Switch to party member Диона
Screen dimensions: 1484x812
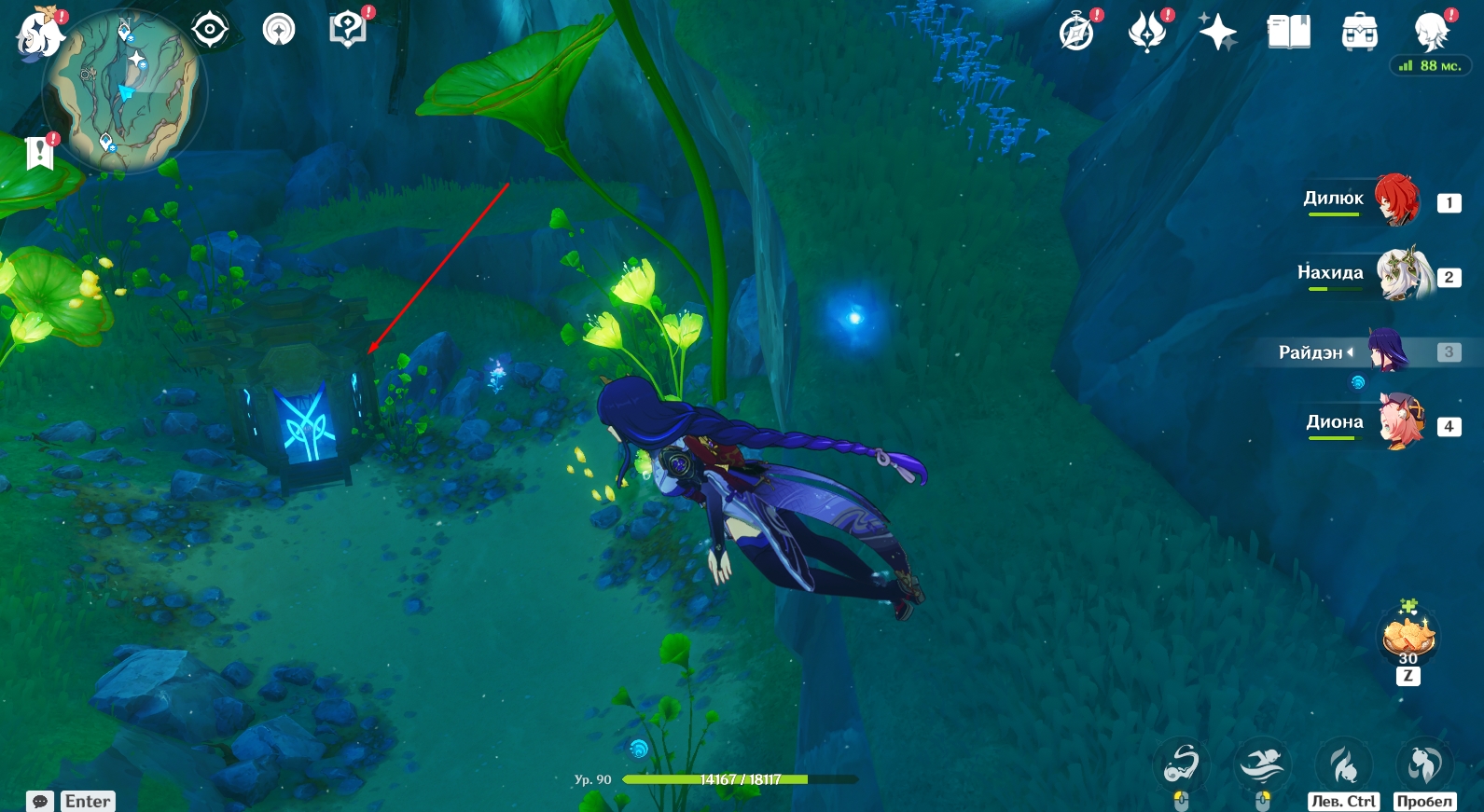[x=1402, y=423]
